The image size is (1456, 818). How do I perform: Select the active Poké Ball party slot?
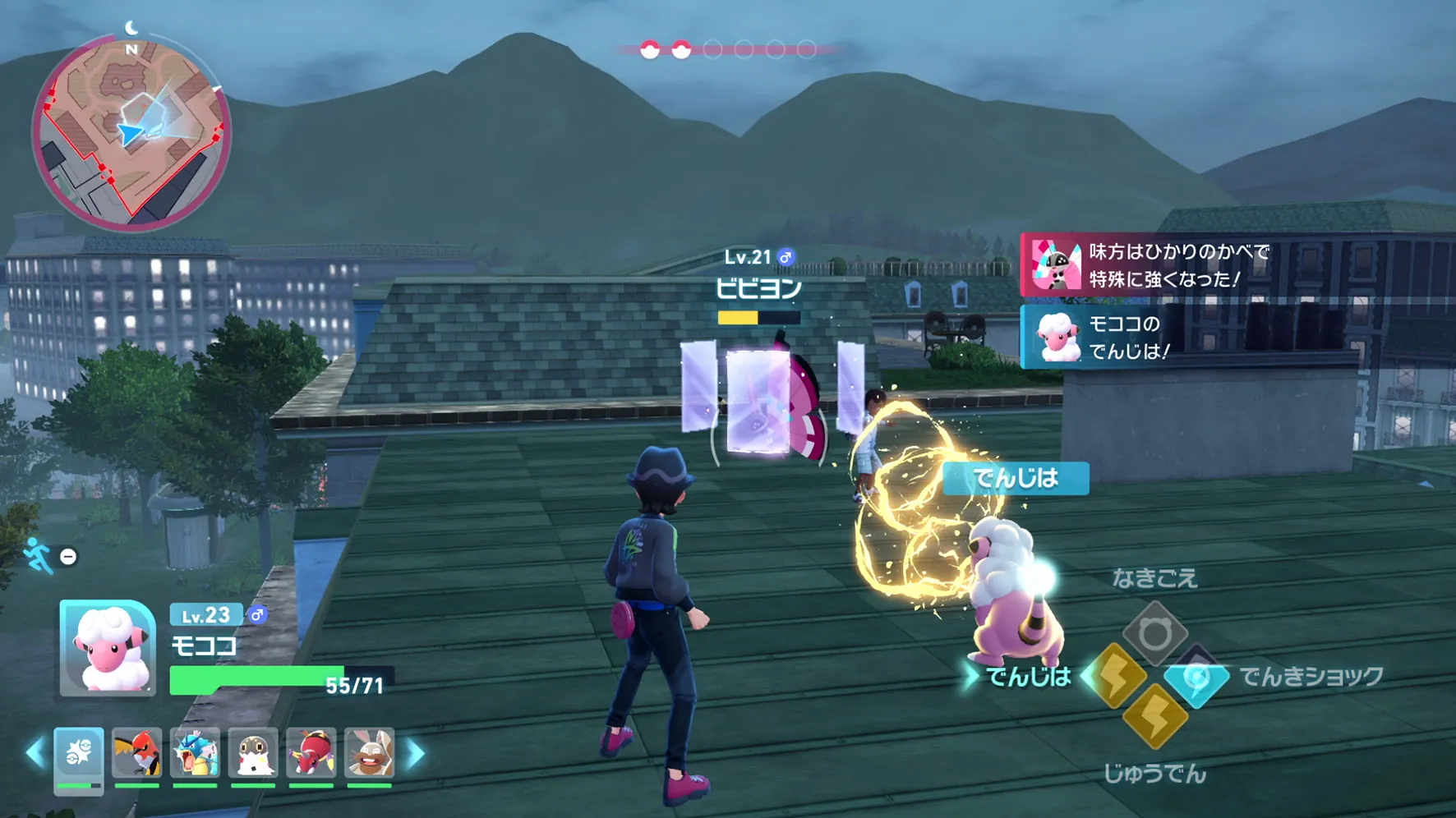(x=79, y=754)
